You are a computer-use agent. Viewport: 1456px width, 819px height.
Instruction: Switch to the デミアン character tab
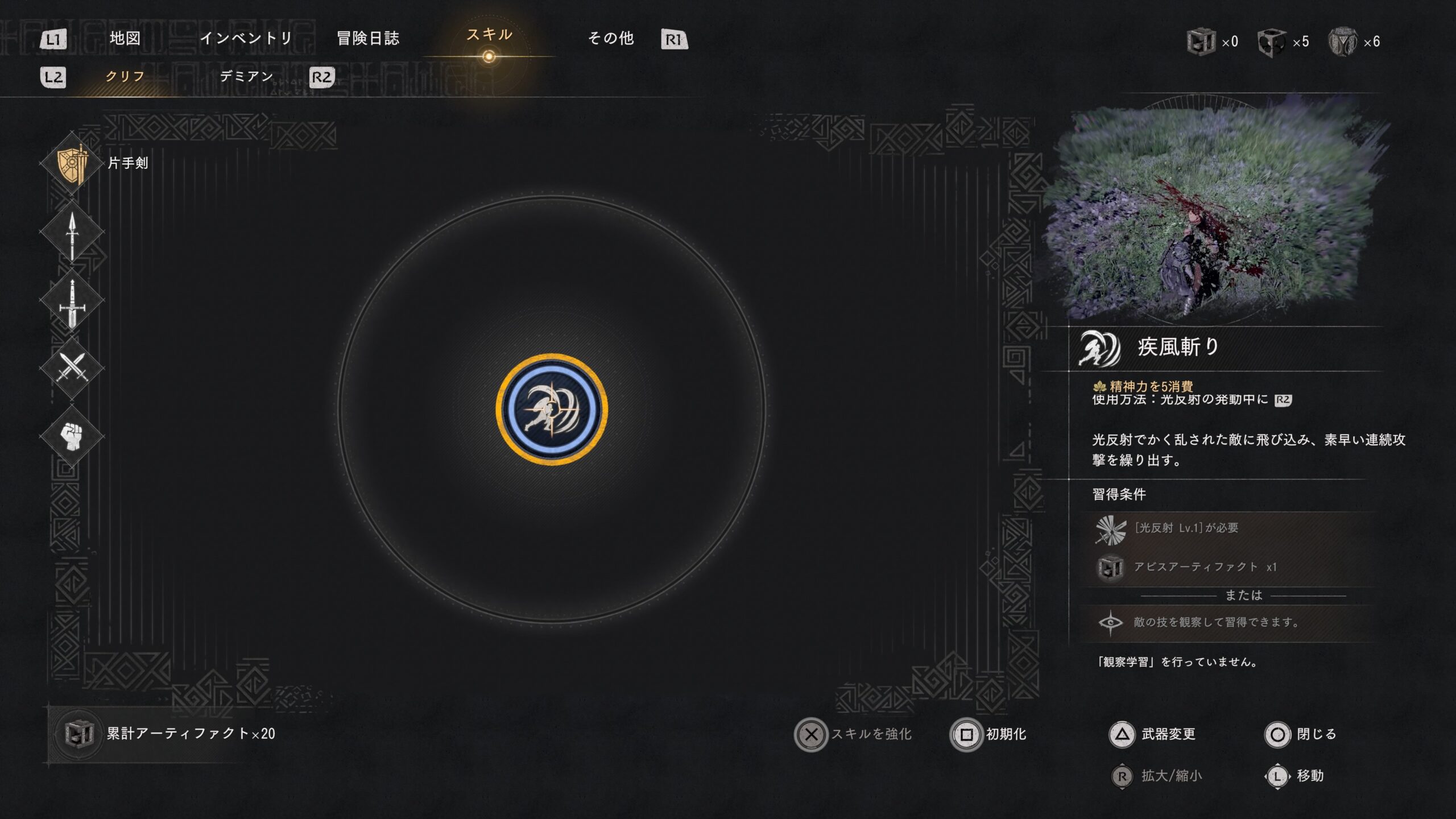click(x=246, y=77)
